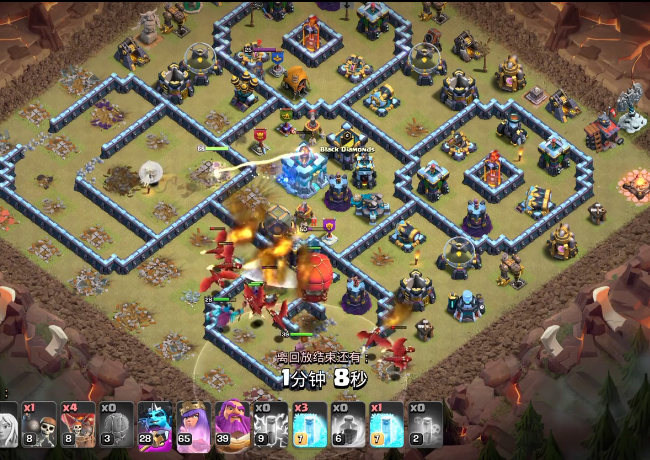Click the greyed-out stone troop slot, level 3
The width and height of the screenshot is (650, 460).
pos(116,423)
